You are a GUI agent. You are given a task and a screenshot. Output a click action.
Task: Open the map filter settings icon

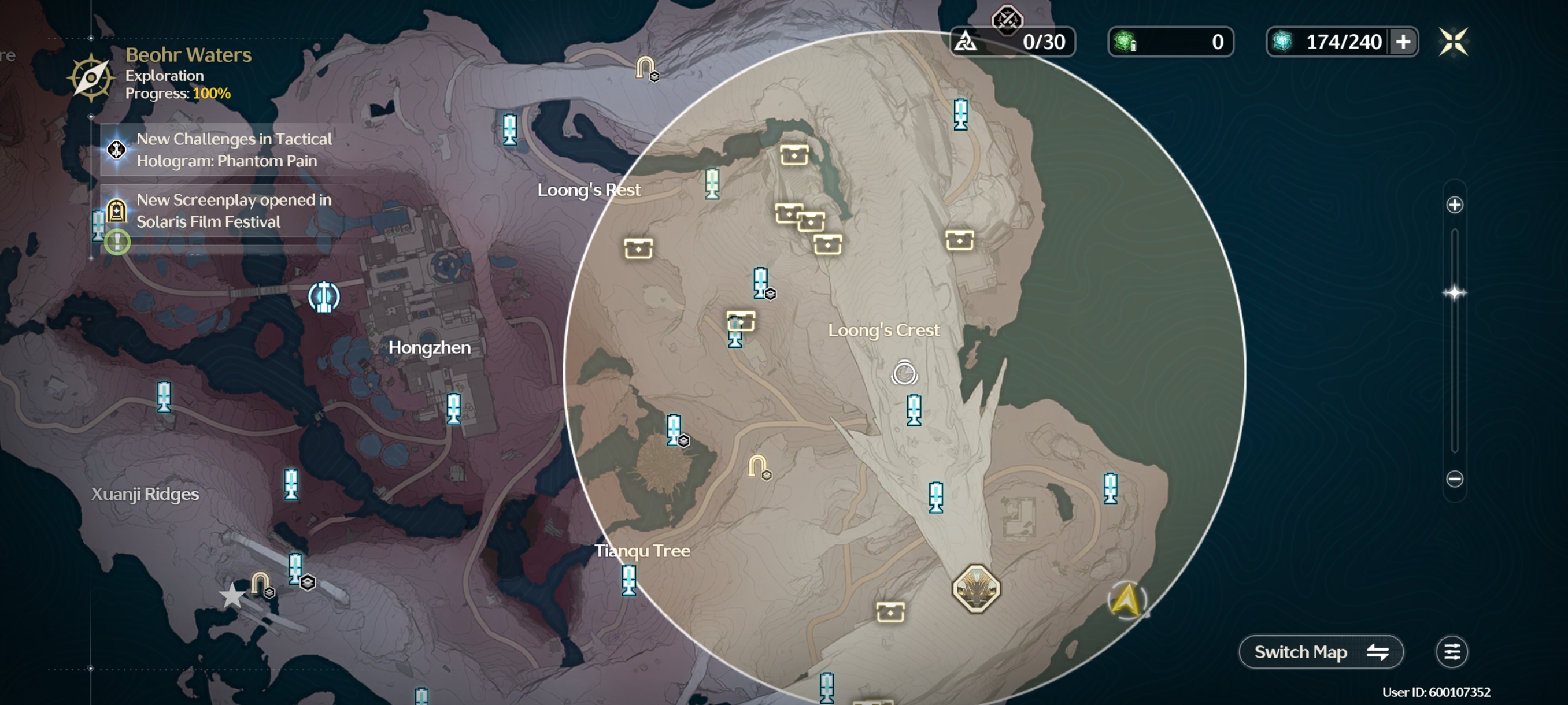pos(1452,651)
